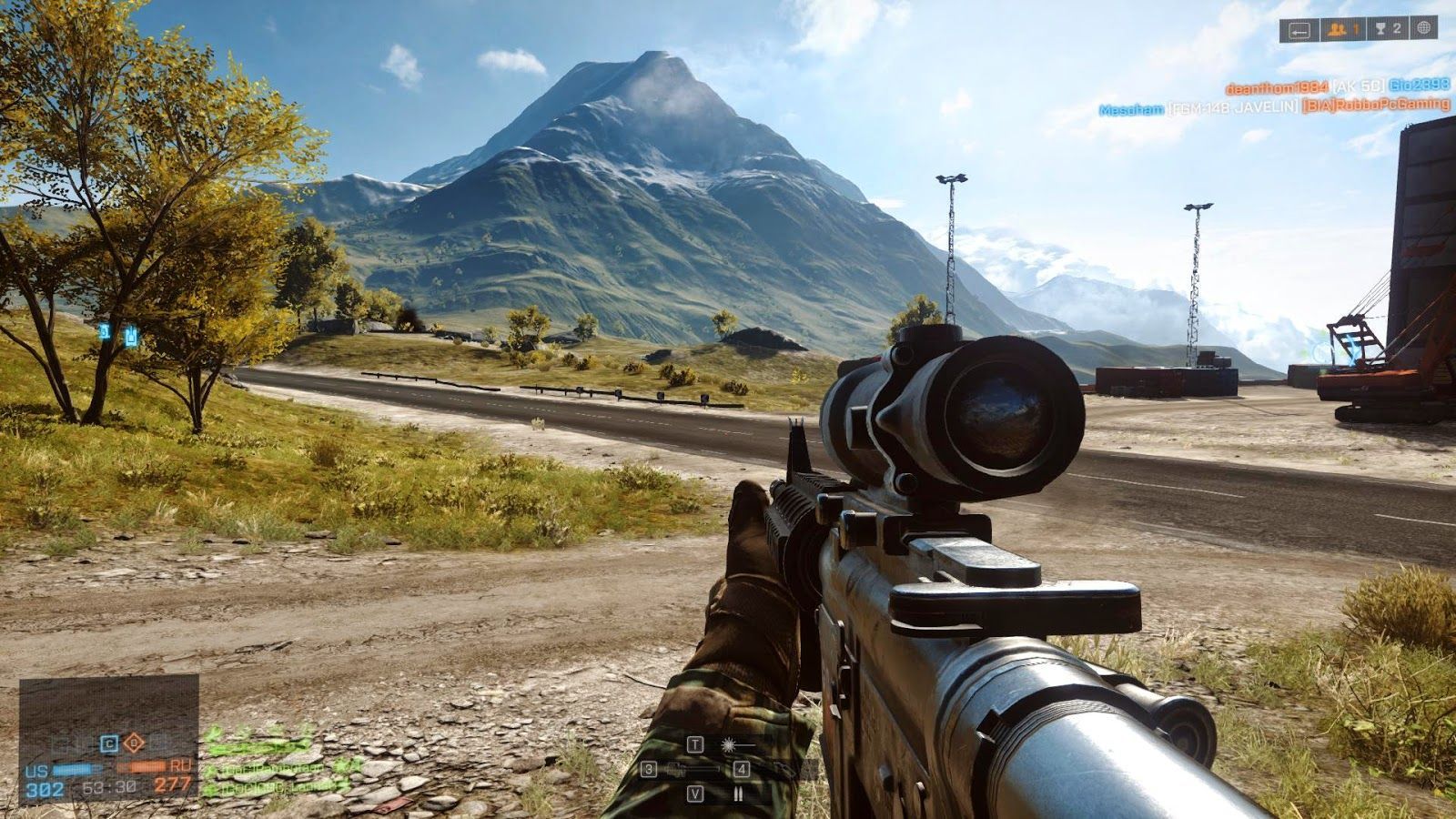Toggle the tactical light with the T key badge

coord(695,744)
